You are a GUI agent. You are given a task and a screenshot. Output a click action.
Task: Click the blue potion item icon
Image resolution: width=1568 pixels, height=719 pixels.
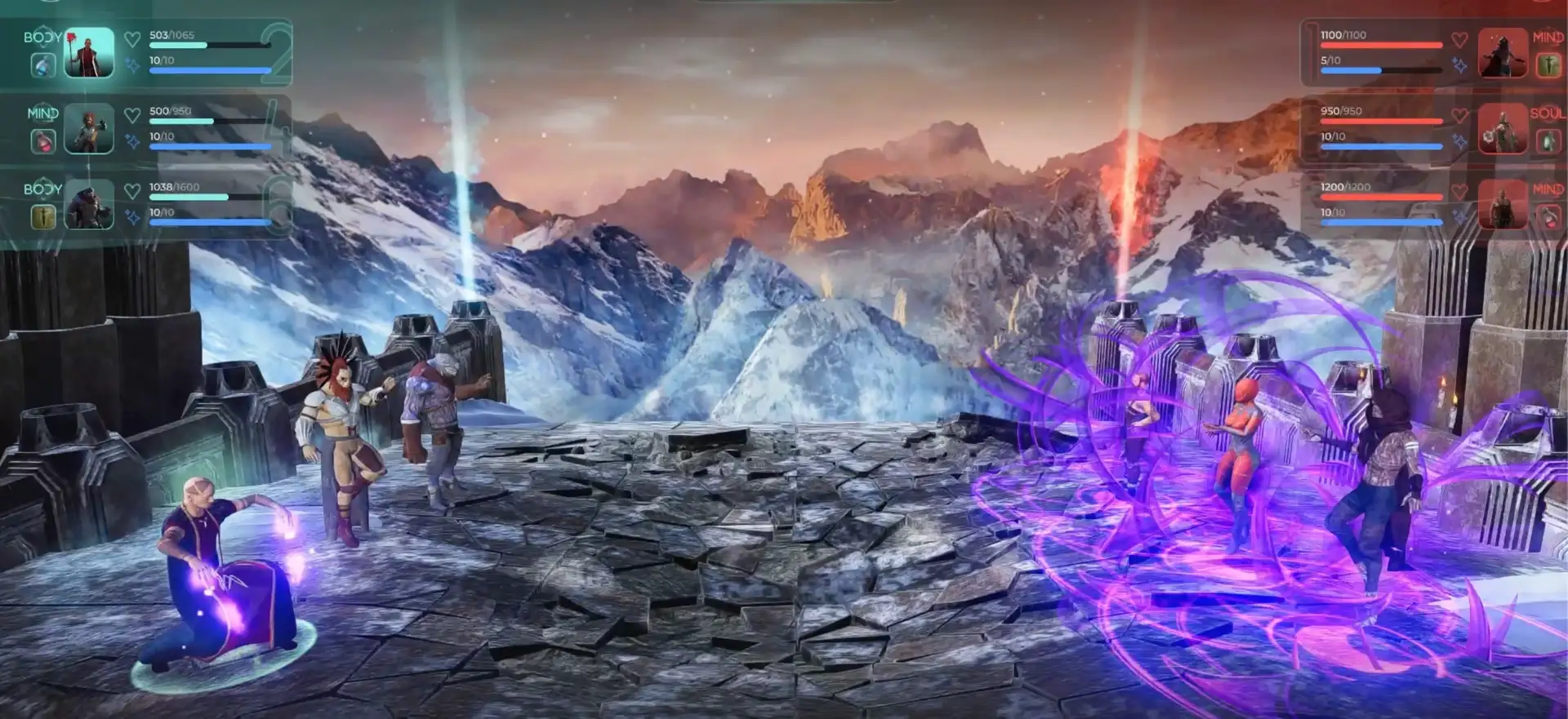click(43, 65)
